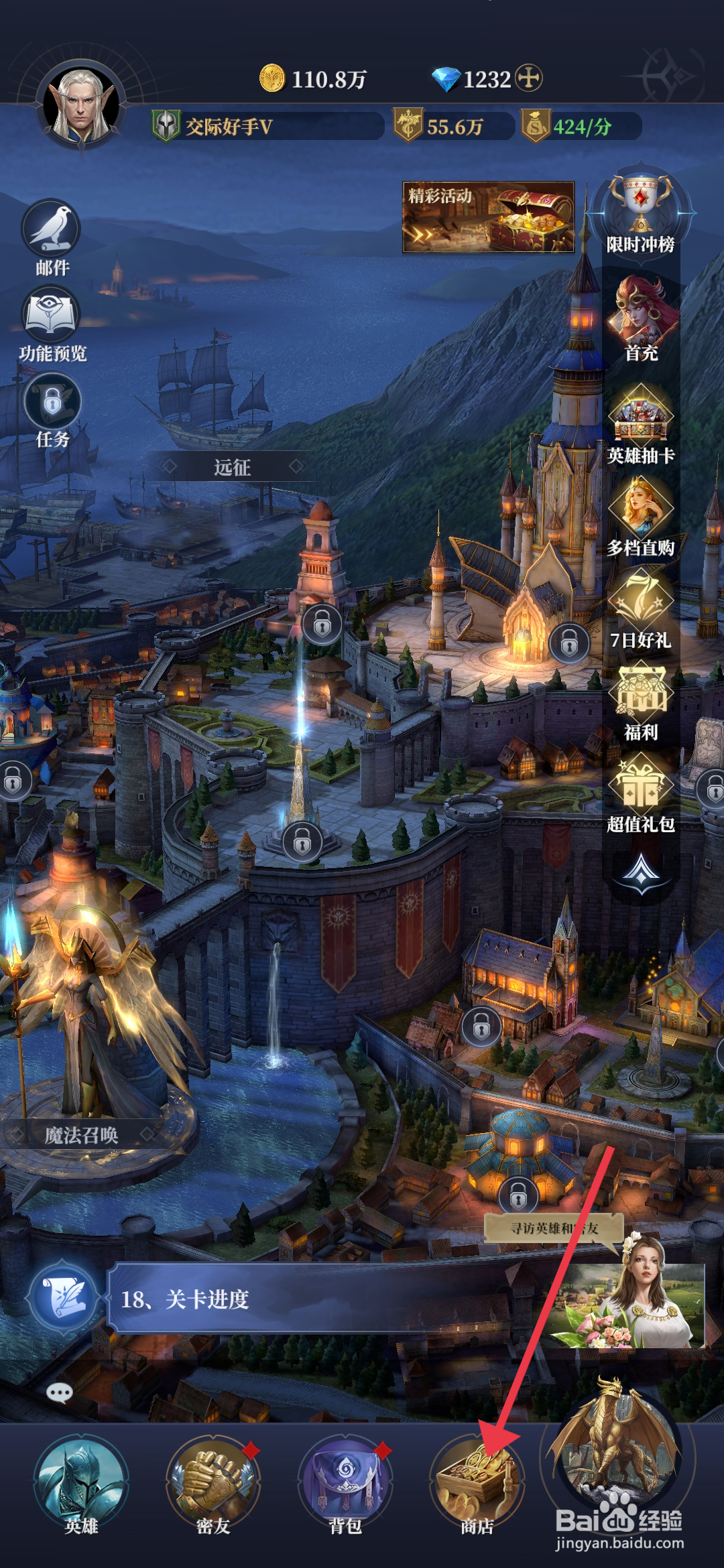Open the 背包 backpack
This screenshot has height=1568, width=724.
pos(345,1482)
